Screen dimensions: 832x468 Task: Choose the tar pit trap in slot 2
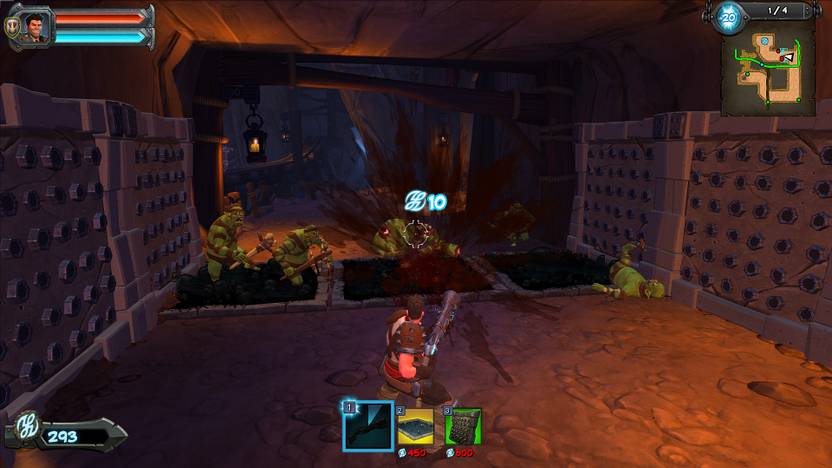pyautogui.click(x=415, y=426)
